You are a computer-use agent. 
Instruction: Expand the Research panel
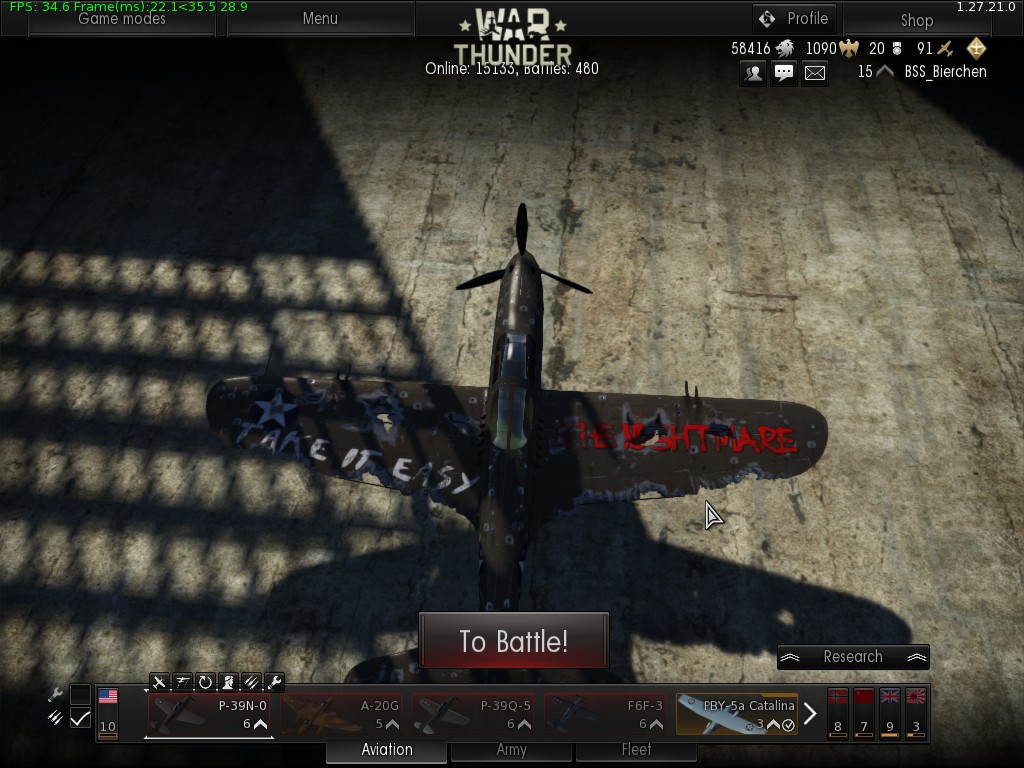tap(853, 657)
